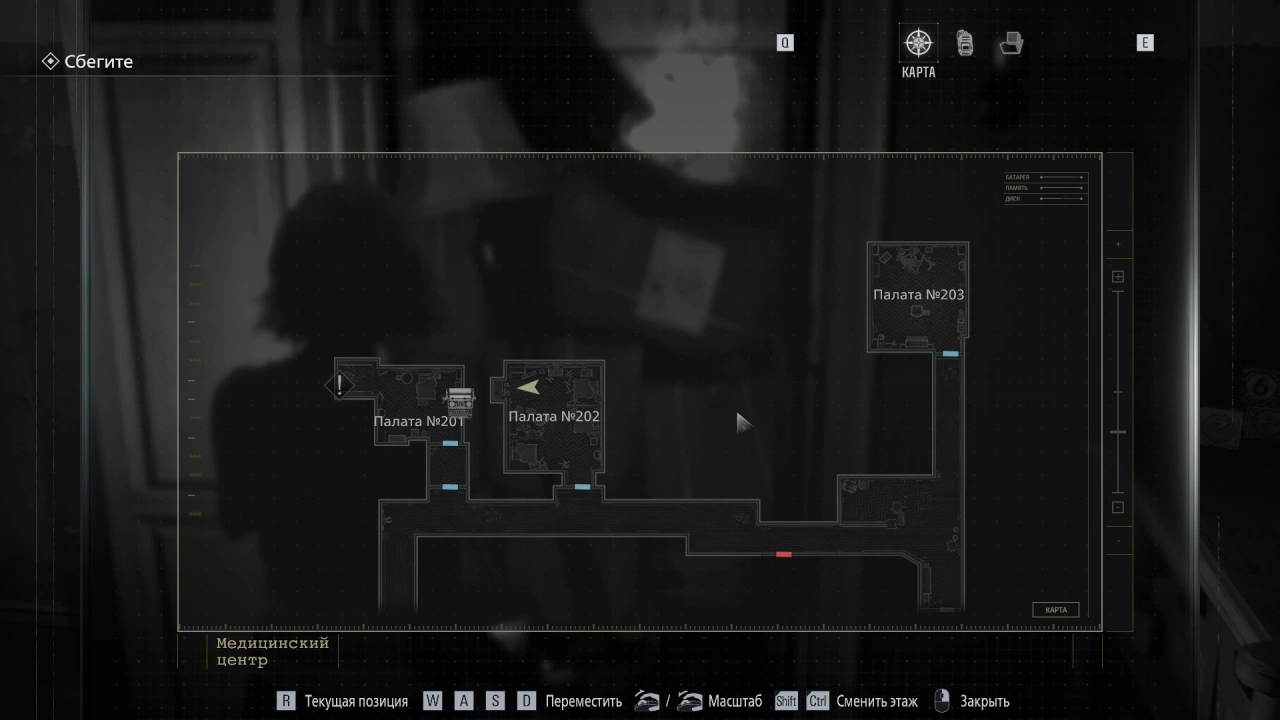Switch to the files folder tab
This screenshot has height=720, width=1280.
pos(1011,43)
